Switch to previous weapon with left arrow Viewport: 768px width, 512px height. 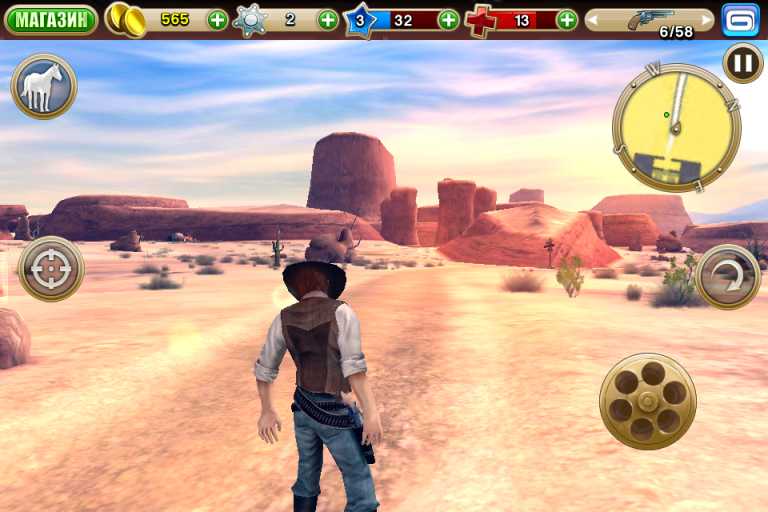(593, 19)
